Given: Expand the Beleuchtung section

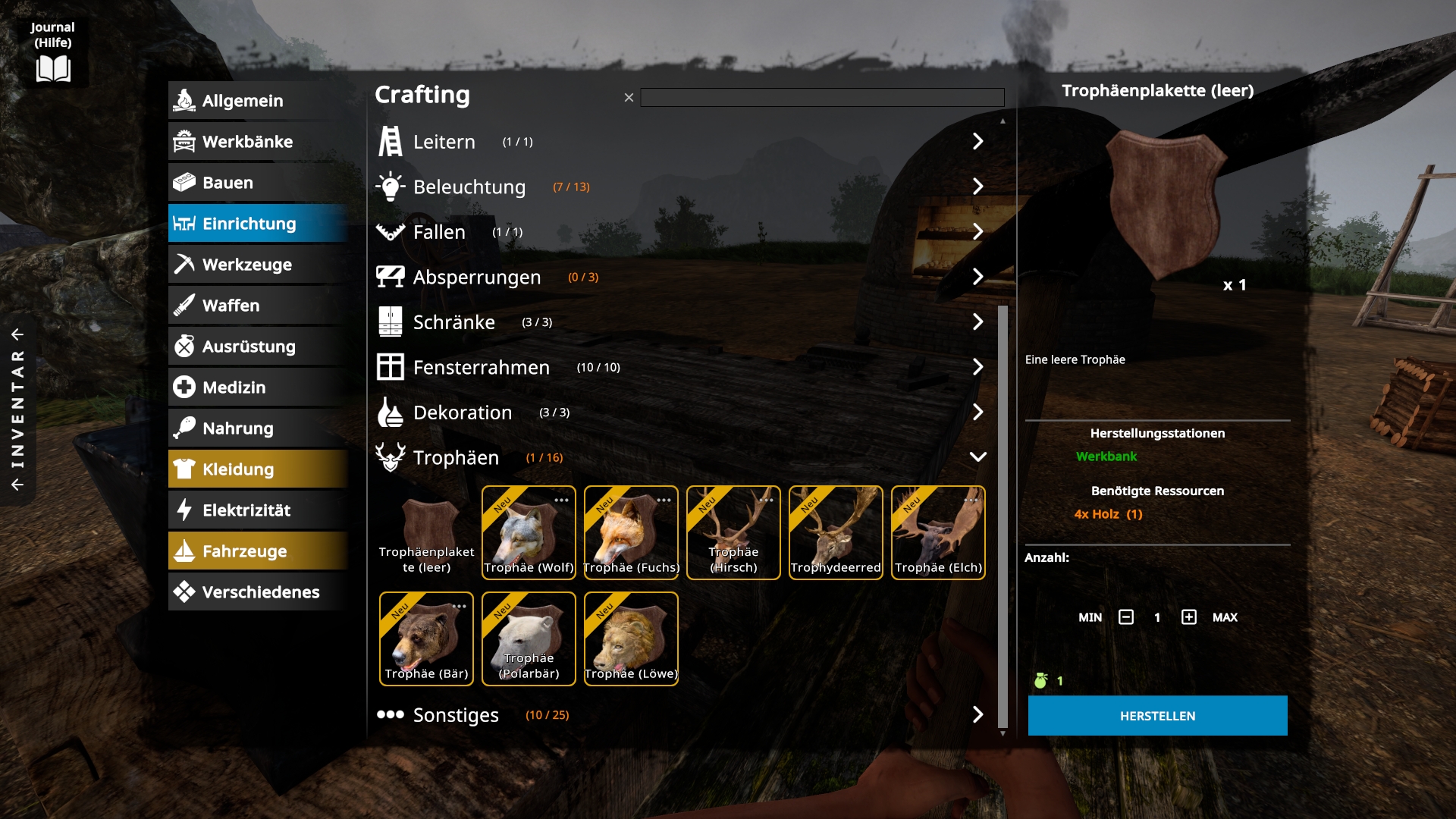Looking at the screenshot, I should [x=977, y=187].
